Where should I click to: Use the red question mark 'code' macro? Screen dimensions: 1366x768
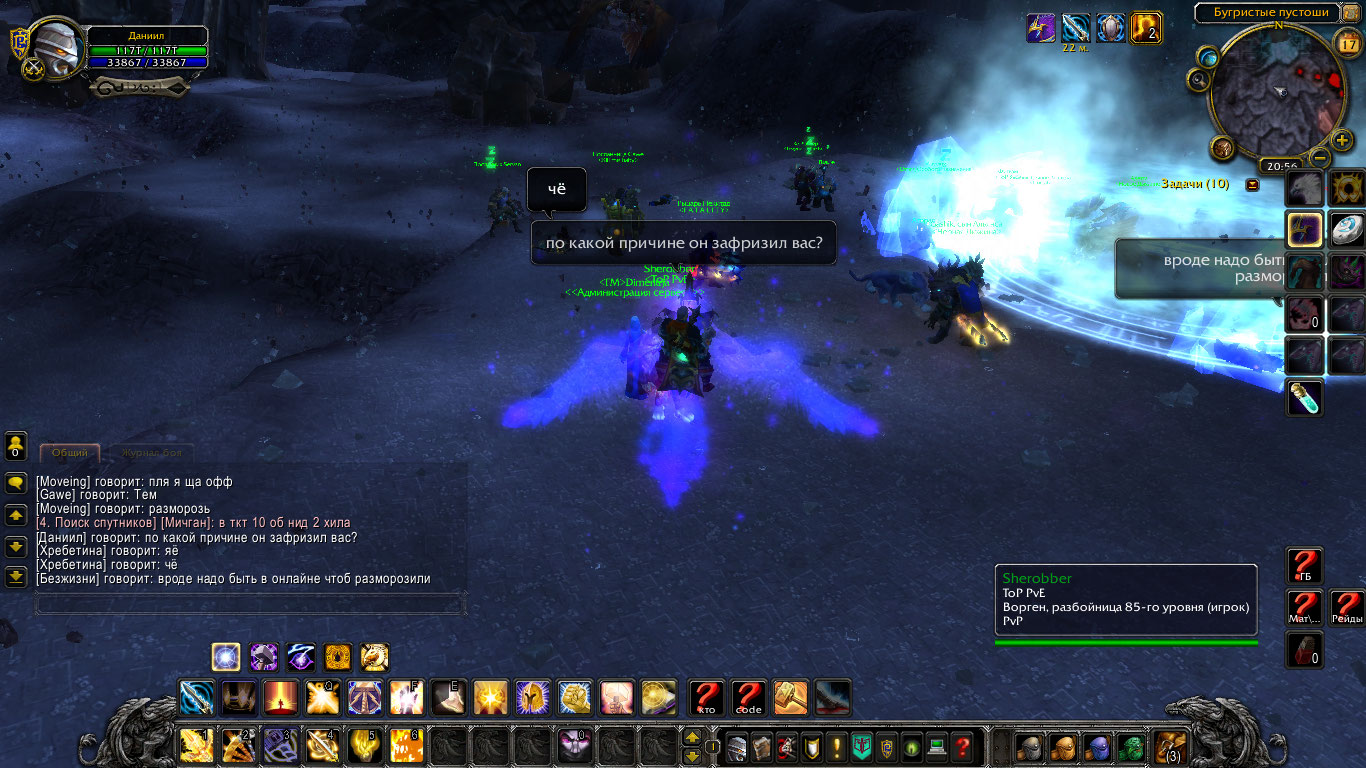tap(748, 697)
